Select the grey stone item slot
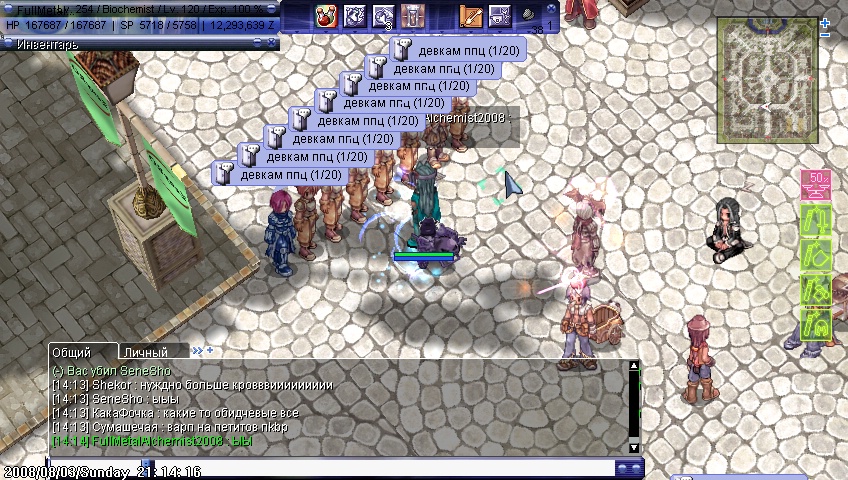The height and width of the screenshot is (480, 848). [x=528, y=16]
